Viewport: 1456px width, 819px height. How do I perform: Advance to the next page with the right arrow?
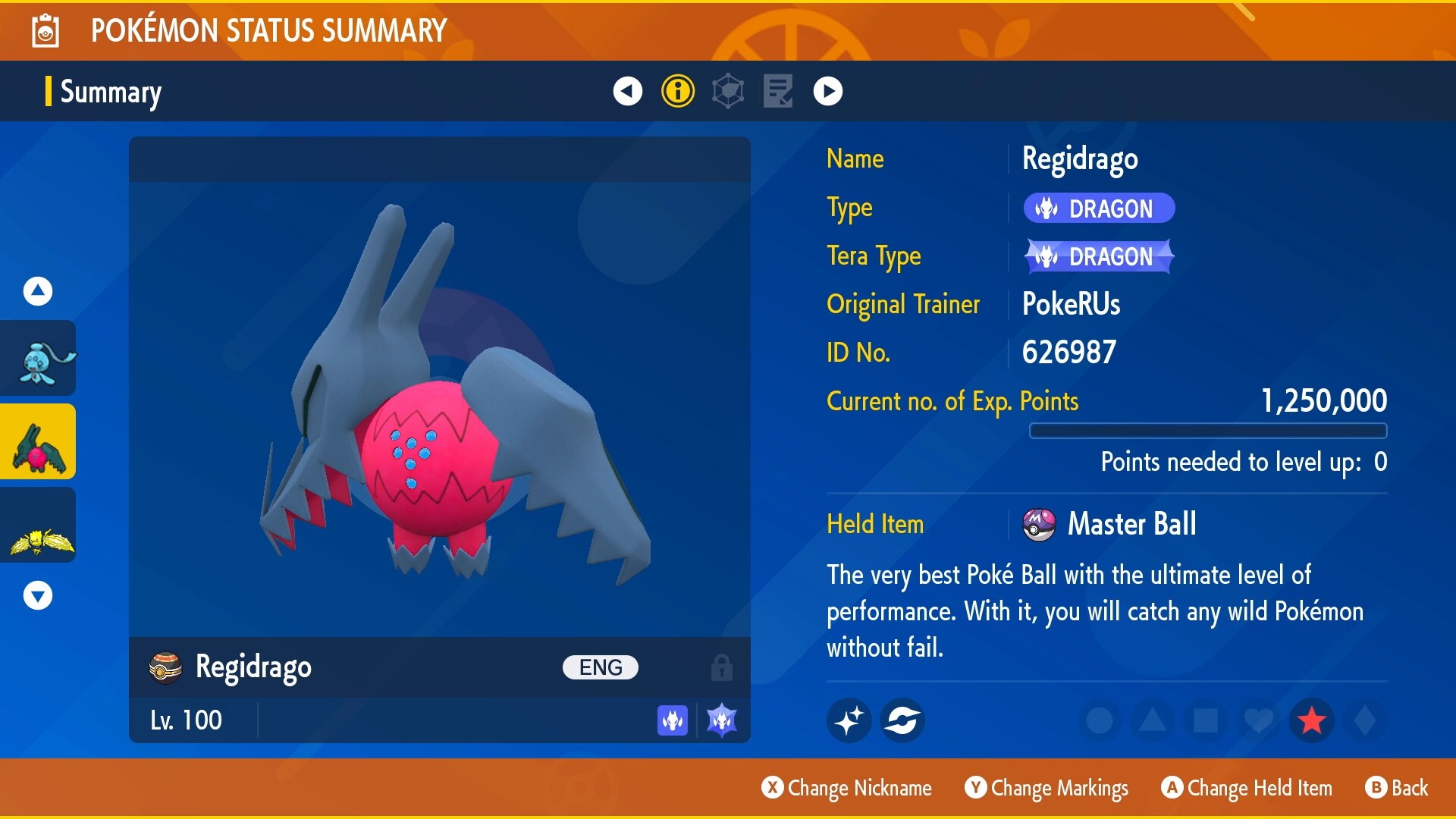point(828,90)
